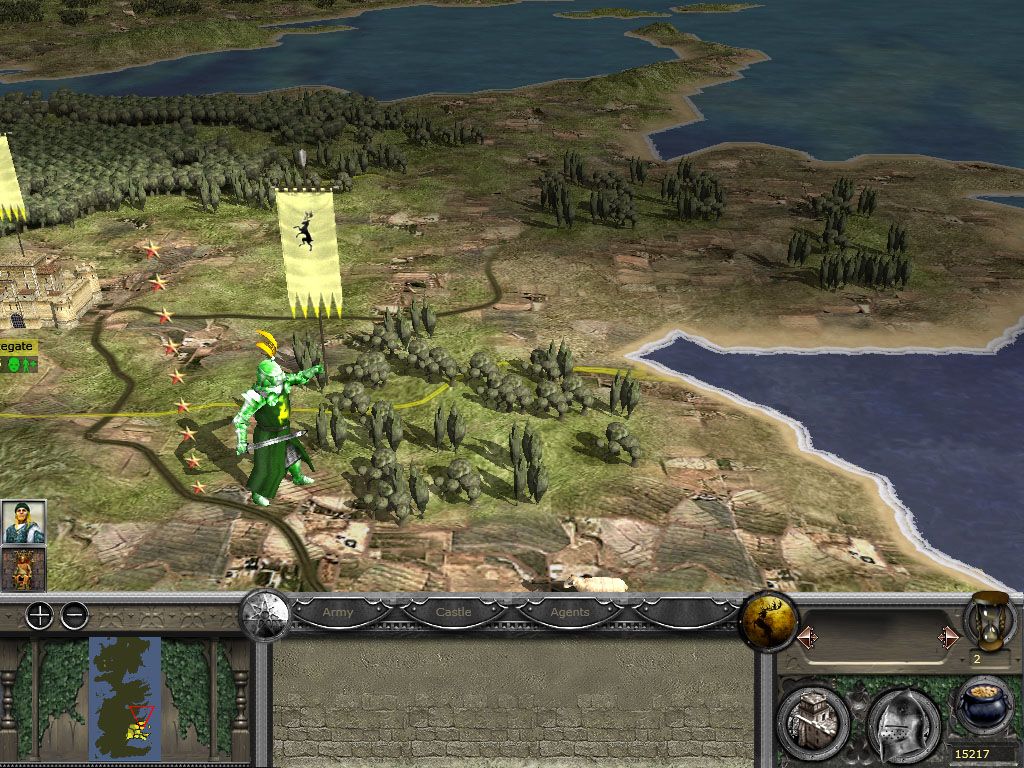Open the construction building button
Screen dimensions: 1024x768
[x=813, y=719]
